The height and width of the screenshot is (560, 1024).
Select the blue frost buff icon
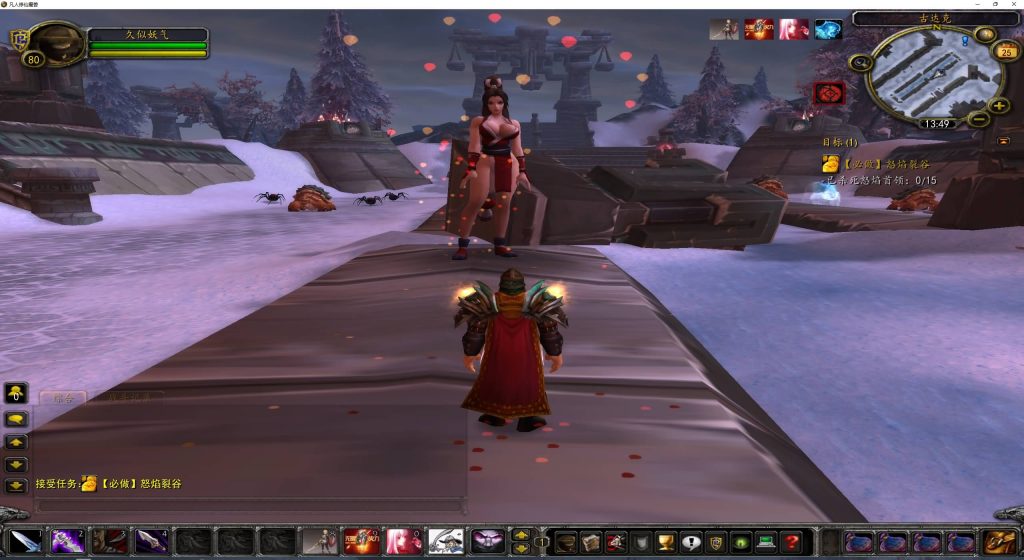(x=828, y=30)
